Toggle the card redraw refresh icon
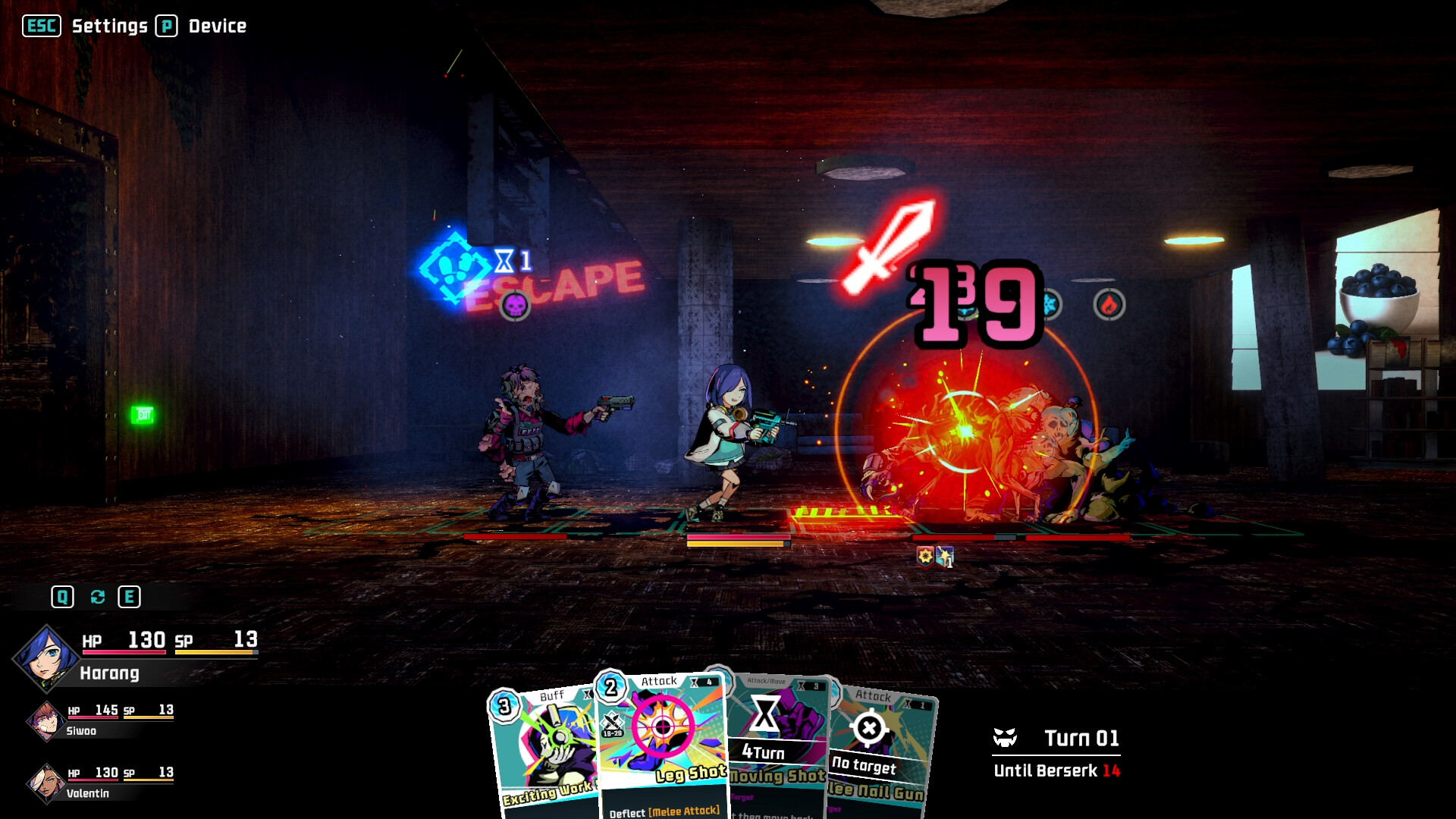The width and height of the screenshot is (1456, 819). (x=96, y=596)
